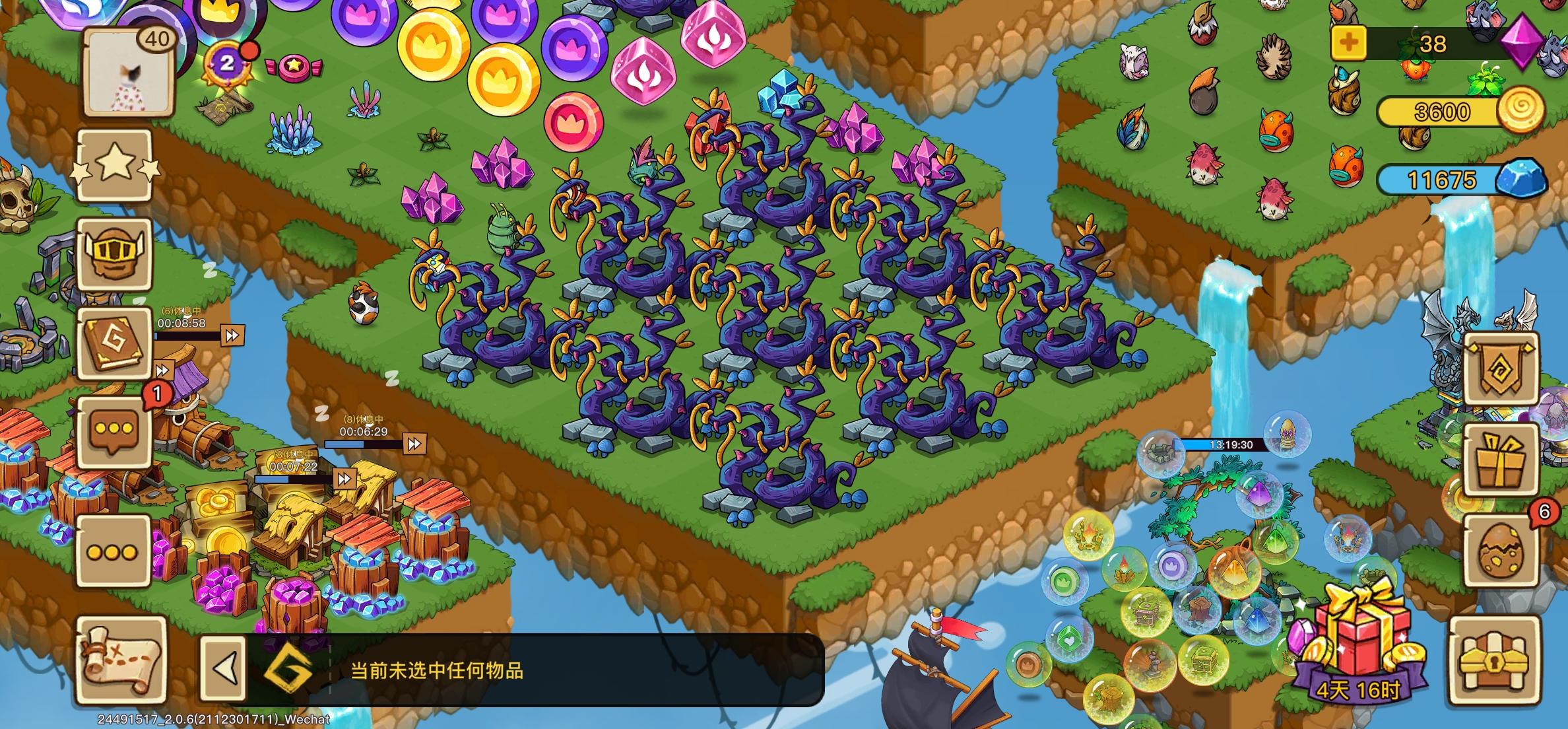Viewport: 1568px width, 729px height.
Task: Click the medal badge showing number 2
Action: coord(225,64)
